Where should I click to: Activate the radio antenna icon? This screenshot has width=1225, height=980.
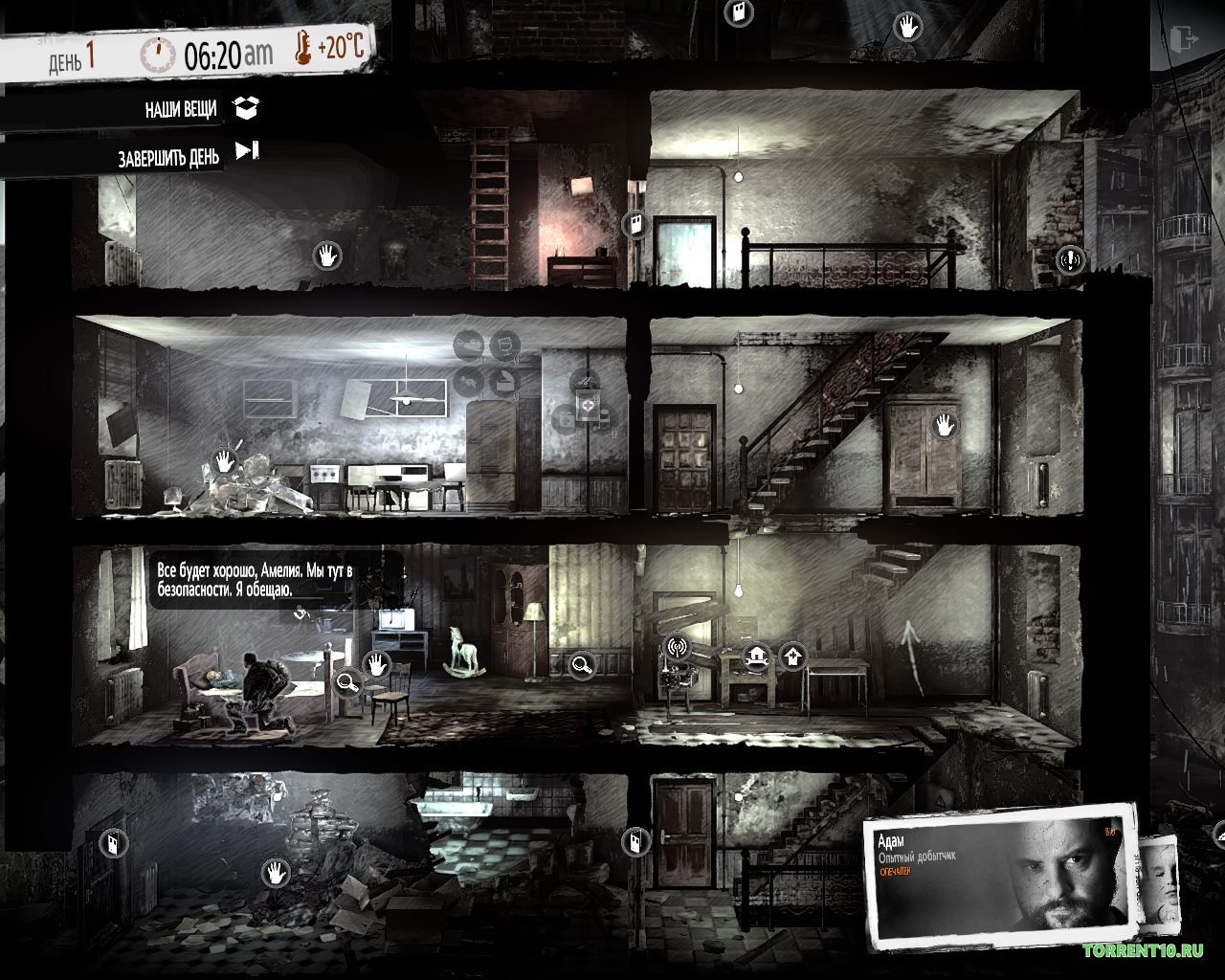click(x=677, y=647)
